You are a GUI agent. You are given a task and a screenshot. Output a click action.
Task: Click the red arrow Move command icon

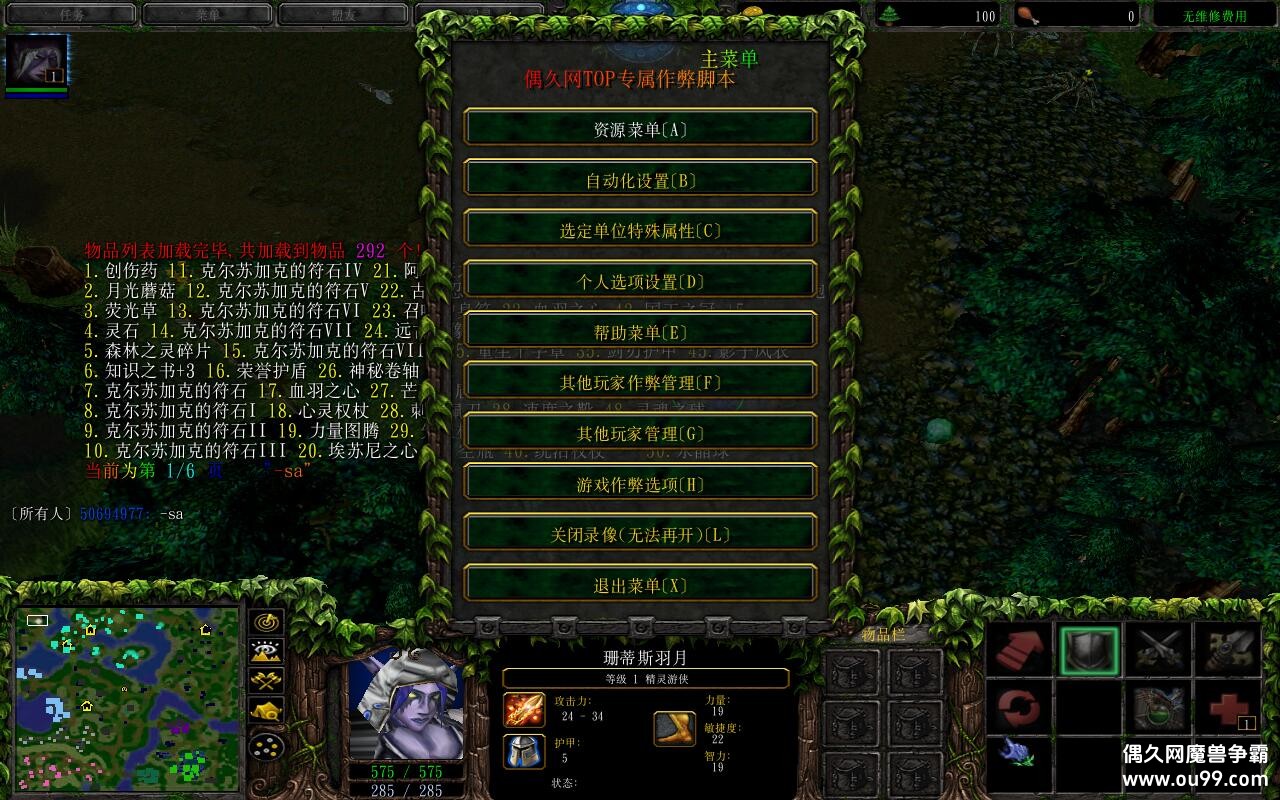click(x=1020, y=650)
